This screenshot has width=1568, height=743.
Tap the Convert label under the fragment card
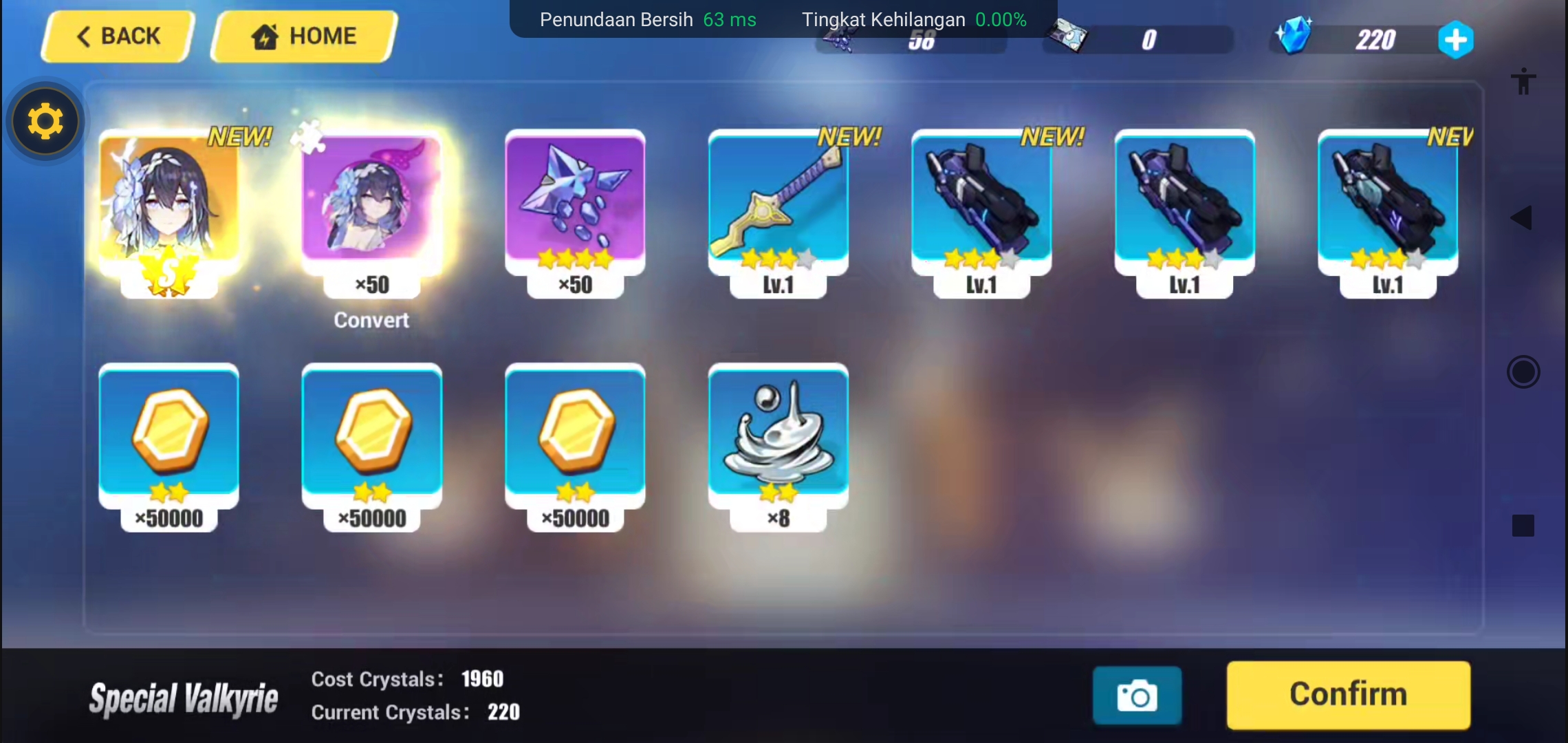(371, 319)
